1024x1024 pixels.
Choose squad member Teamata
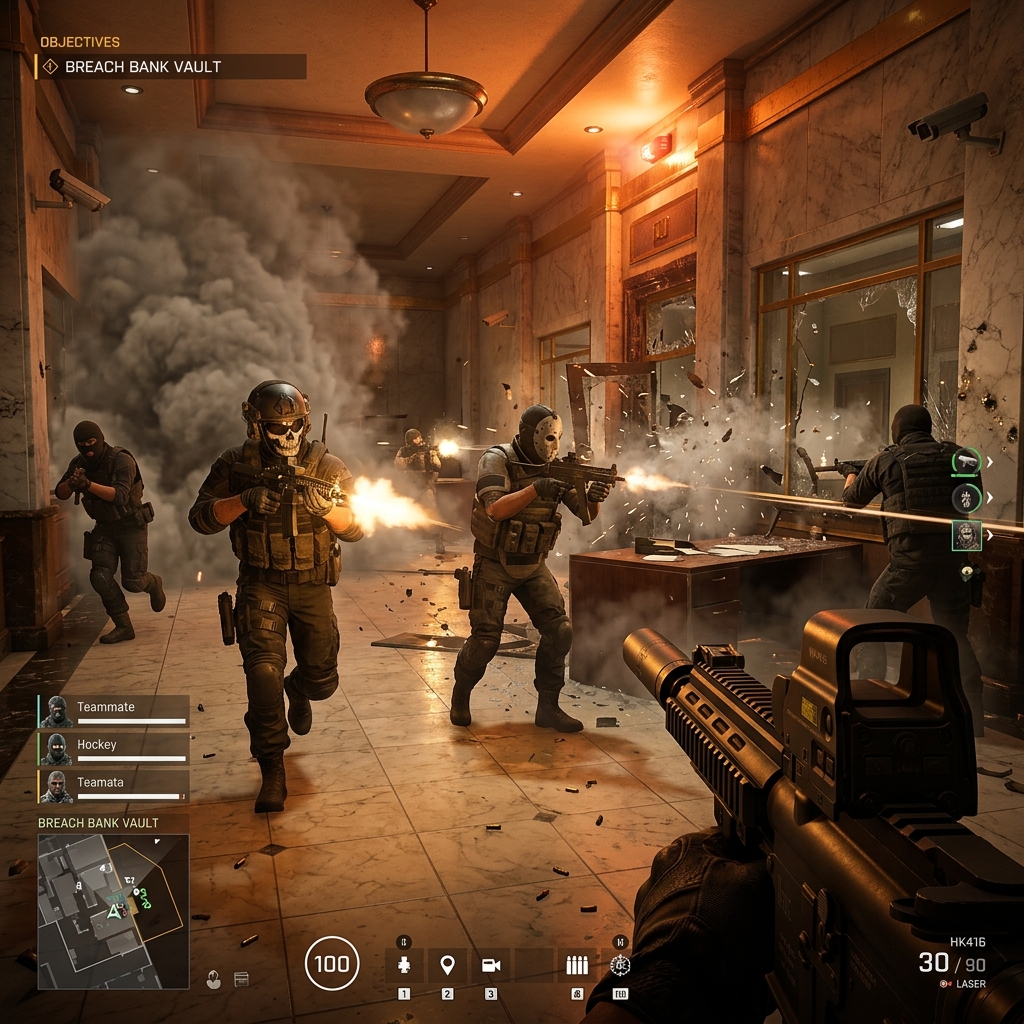pyautogui.click(x=114, y=786)
